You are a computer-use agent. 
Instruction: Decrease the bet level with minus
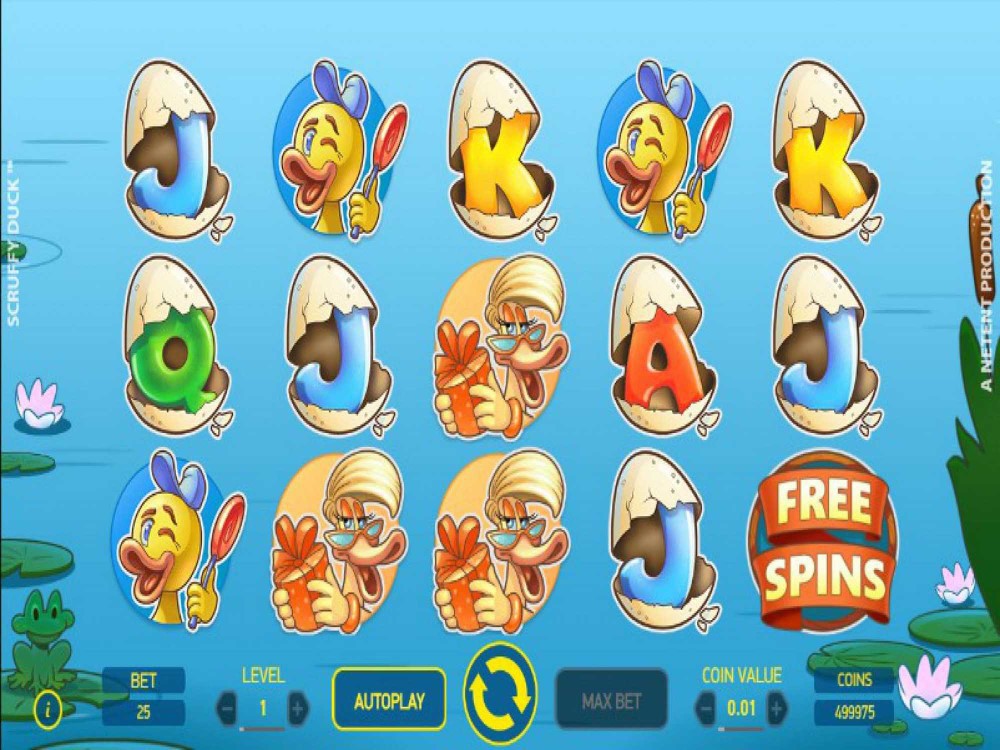coord(228,709)
